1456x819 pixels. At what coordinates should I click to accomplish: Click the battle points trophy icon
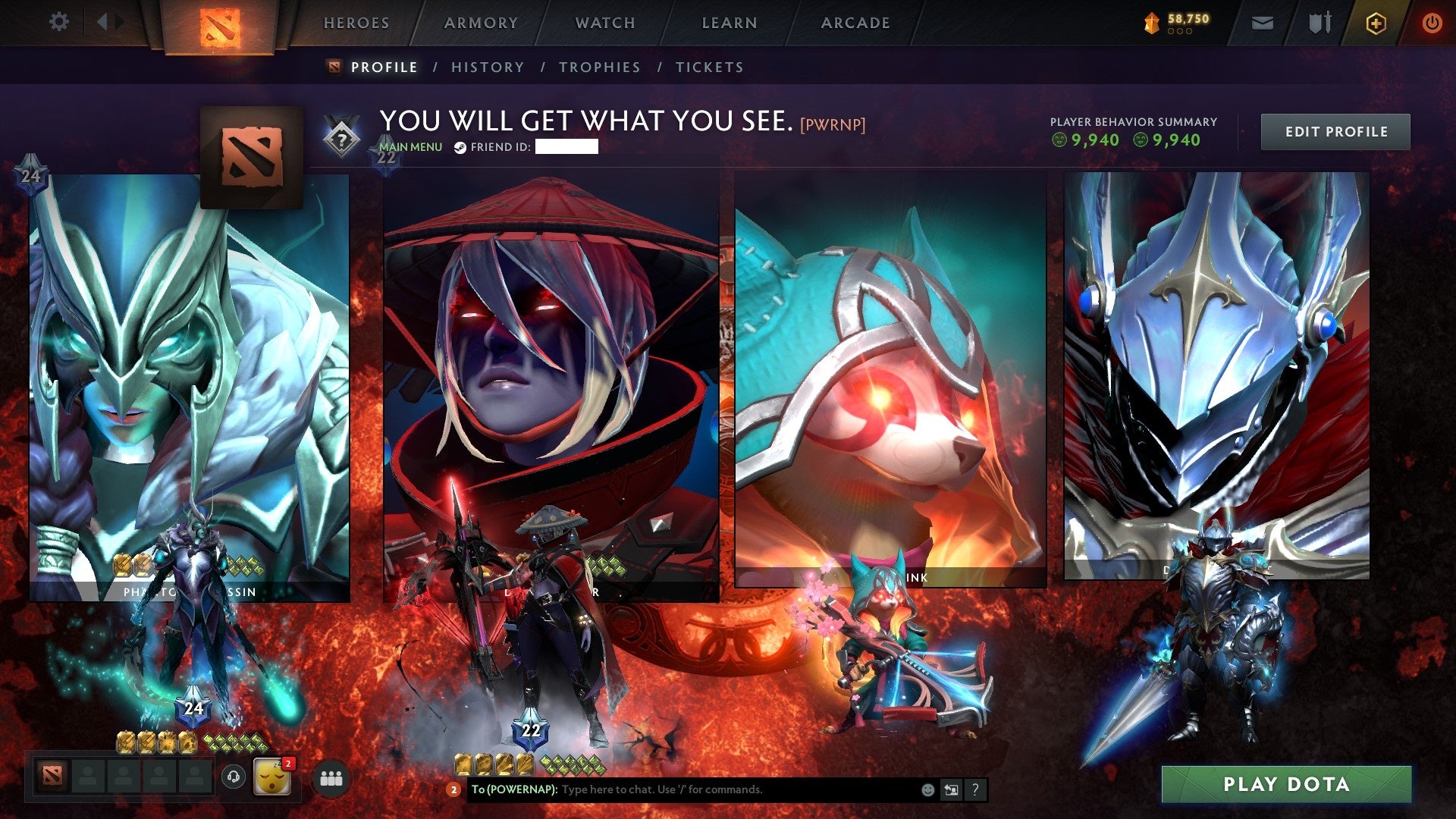1150,23
